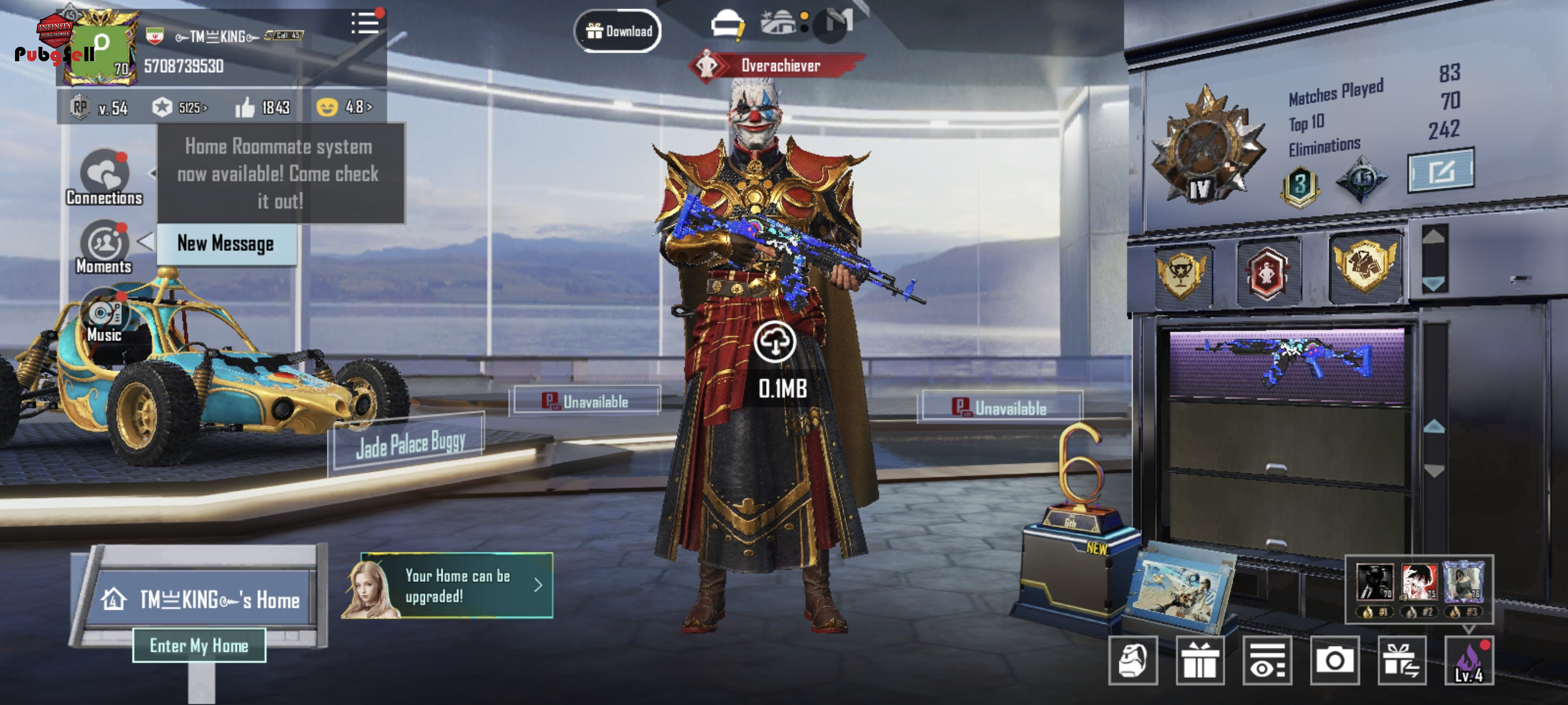
Task: Select the blue AKM weapon showcase
Action: (1287, 363)
